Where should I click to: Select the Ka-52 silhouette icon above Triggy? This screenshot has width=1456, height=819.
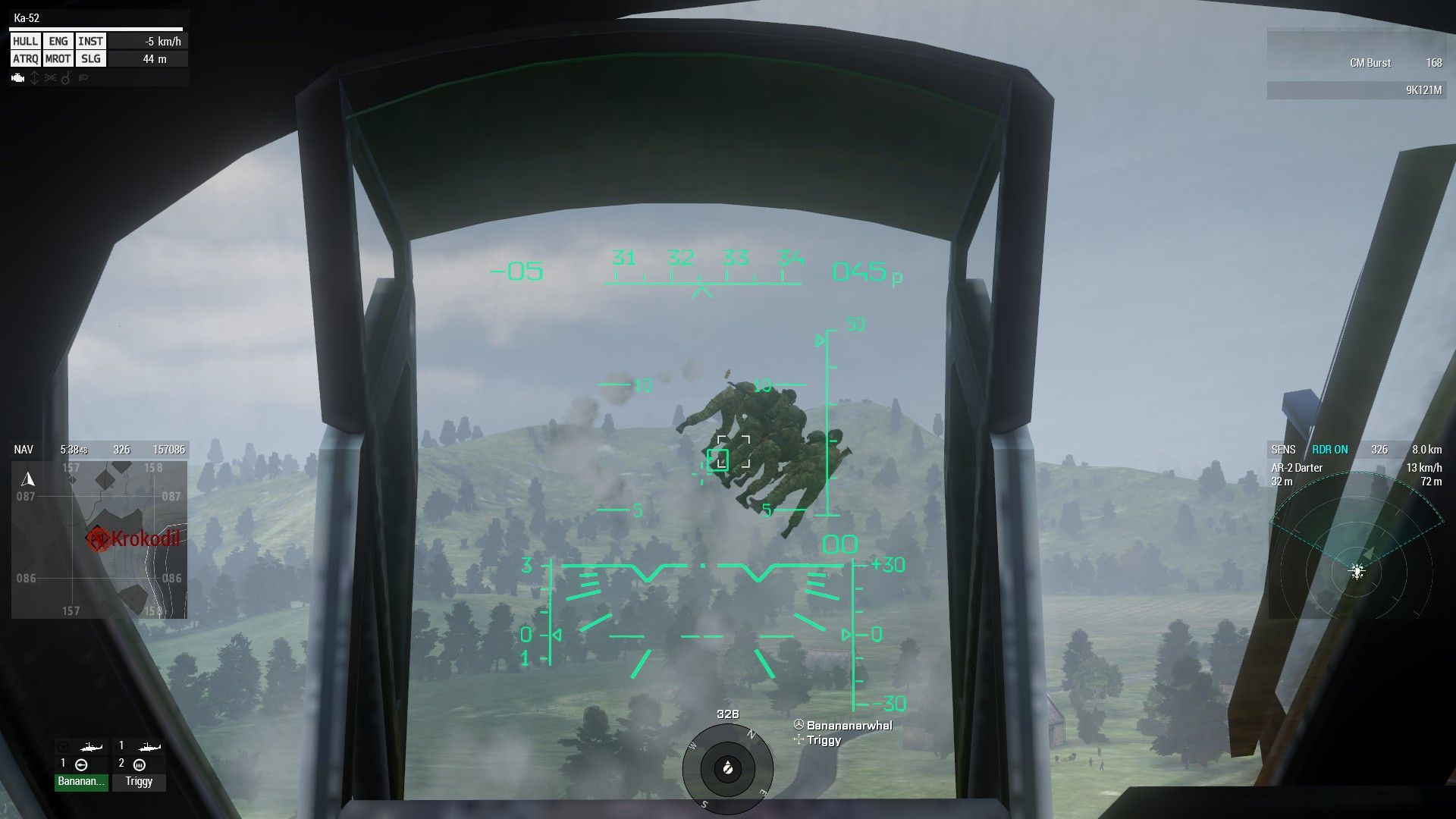(149, 747)
